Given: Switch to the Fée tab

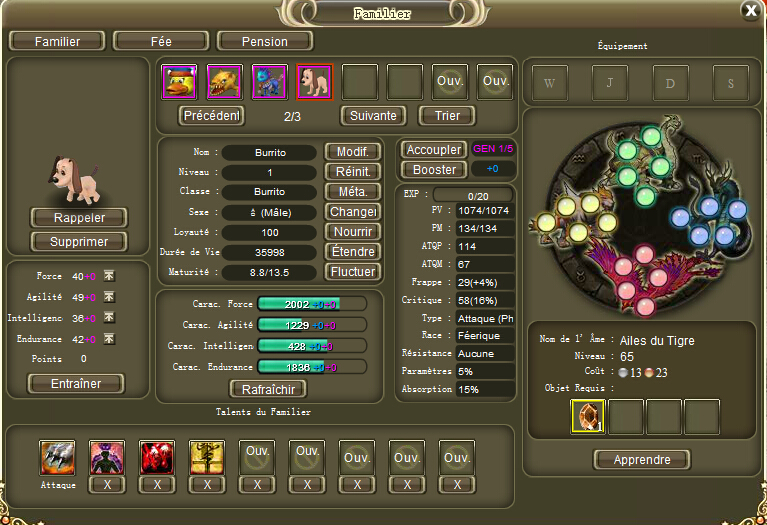Looking at the screenshot, I should pos(160,41).
